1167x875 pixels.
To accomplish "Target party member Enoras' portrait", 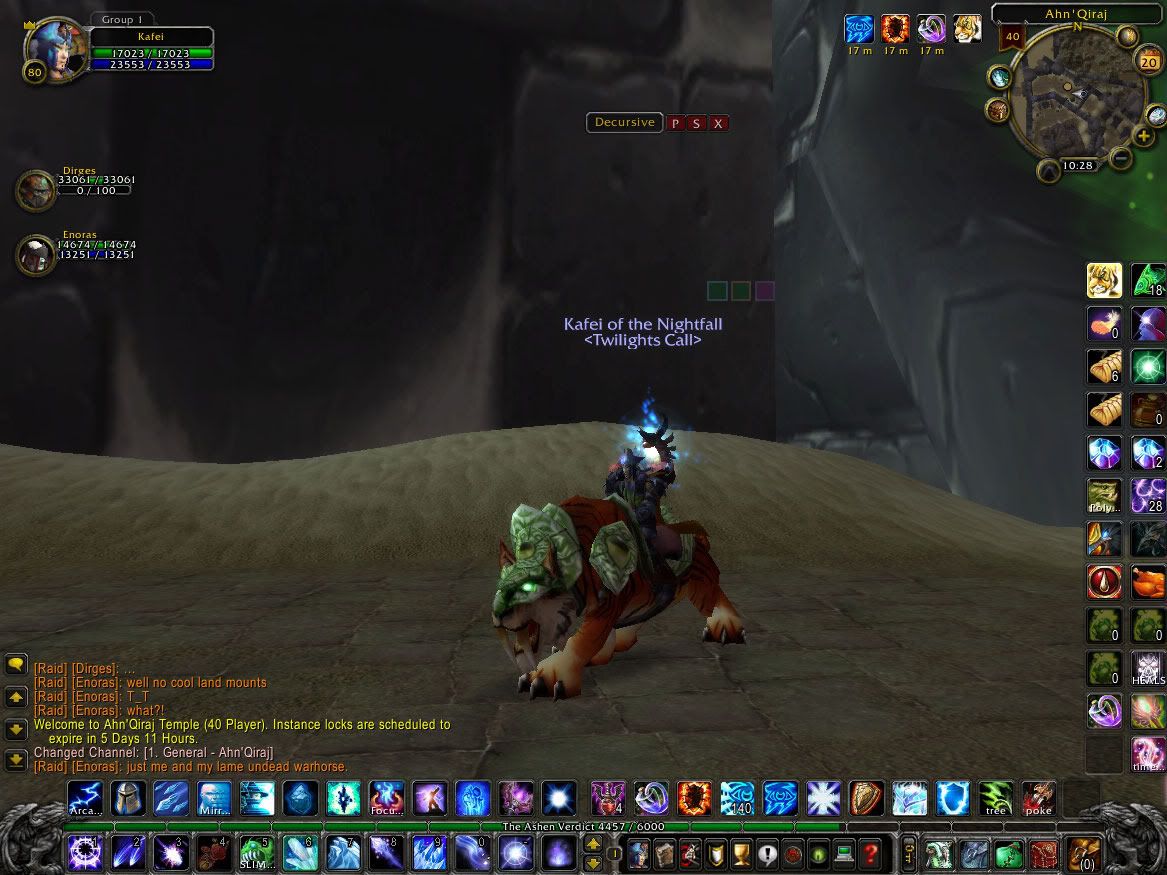I will tap(35, 254).
